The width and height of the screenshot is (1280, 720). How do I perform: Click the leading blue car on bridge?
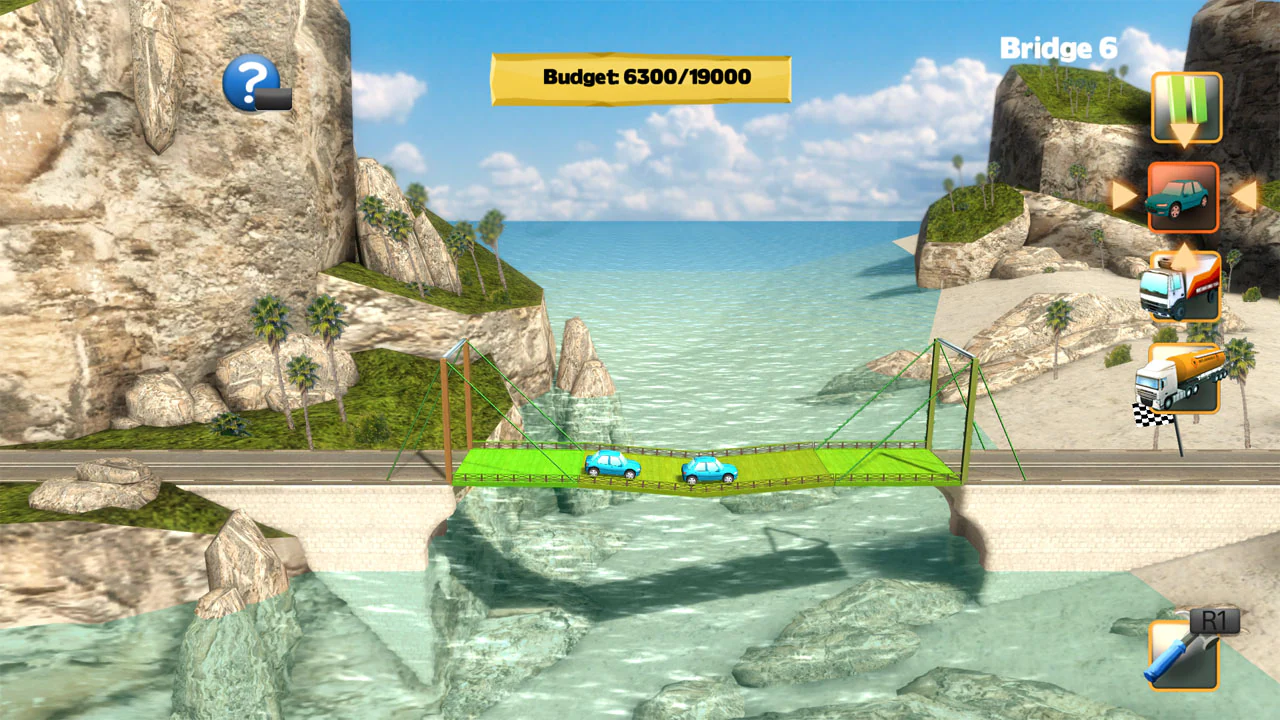coord(710,468)
